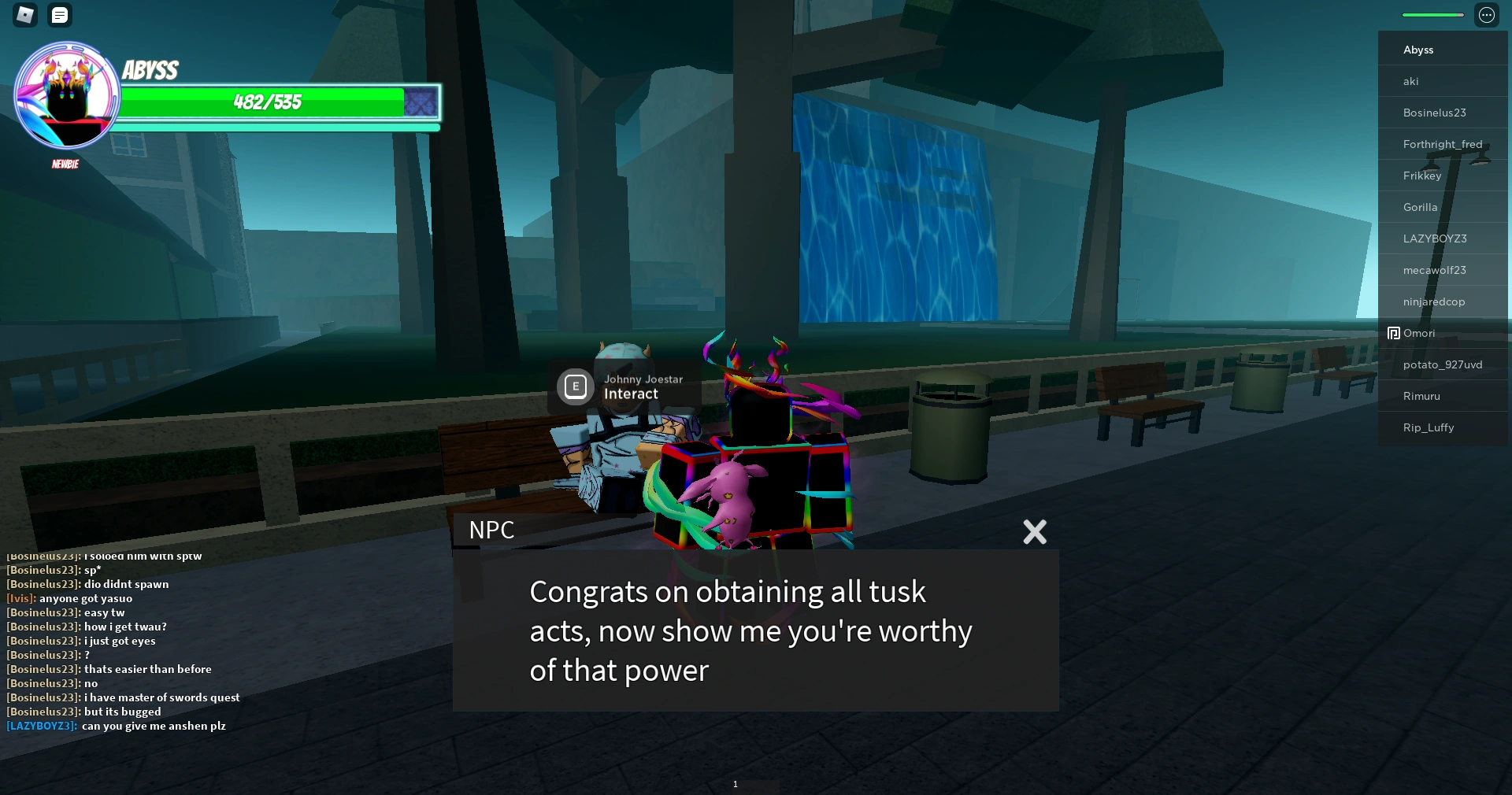Click the circular emotes icon top-right
The image size is (1512, 795).
[x=1487, y=15]
